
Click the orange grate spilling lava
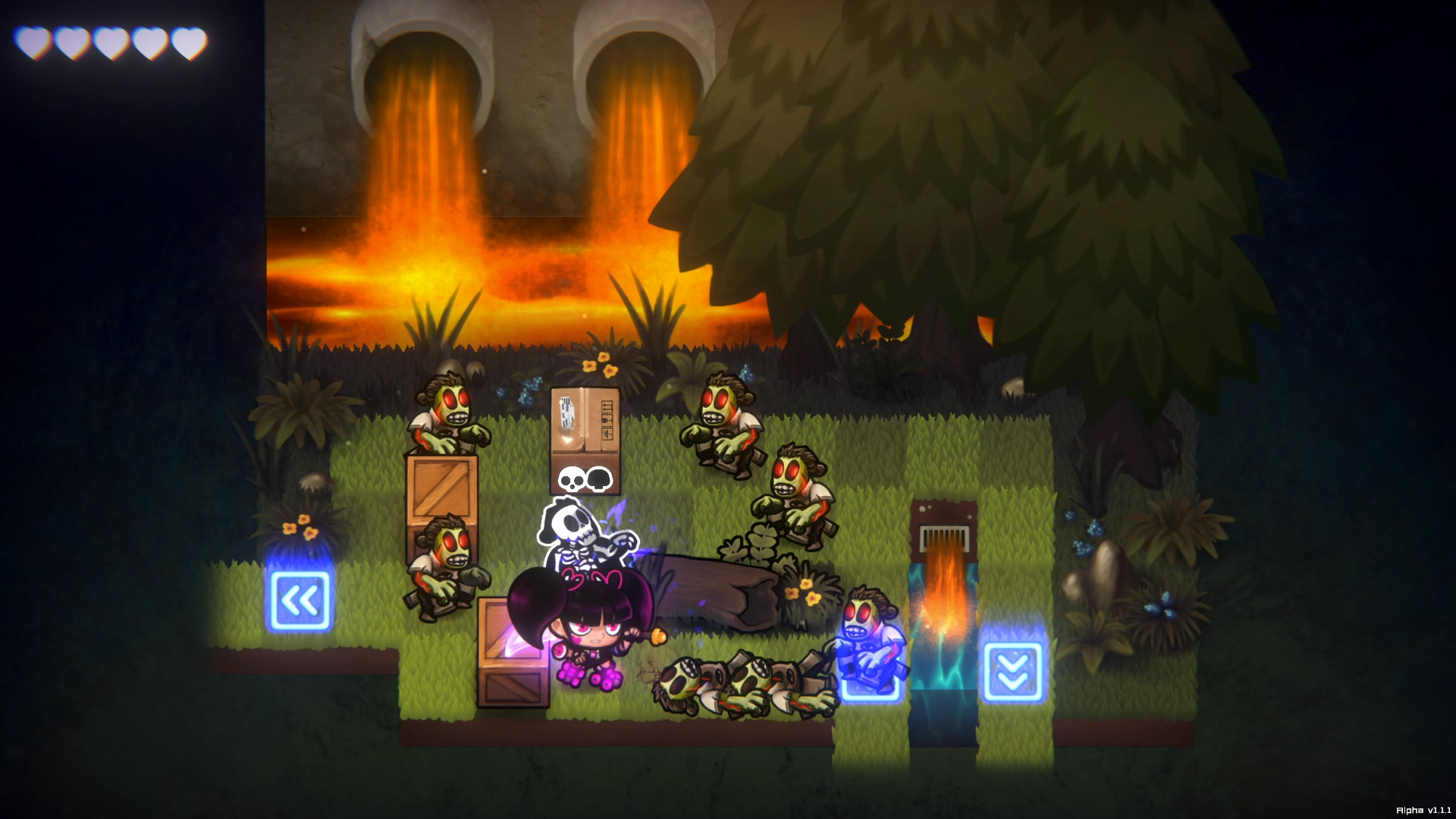(x=943, y=535)
